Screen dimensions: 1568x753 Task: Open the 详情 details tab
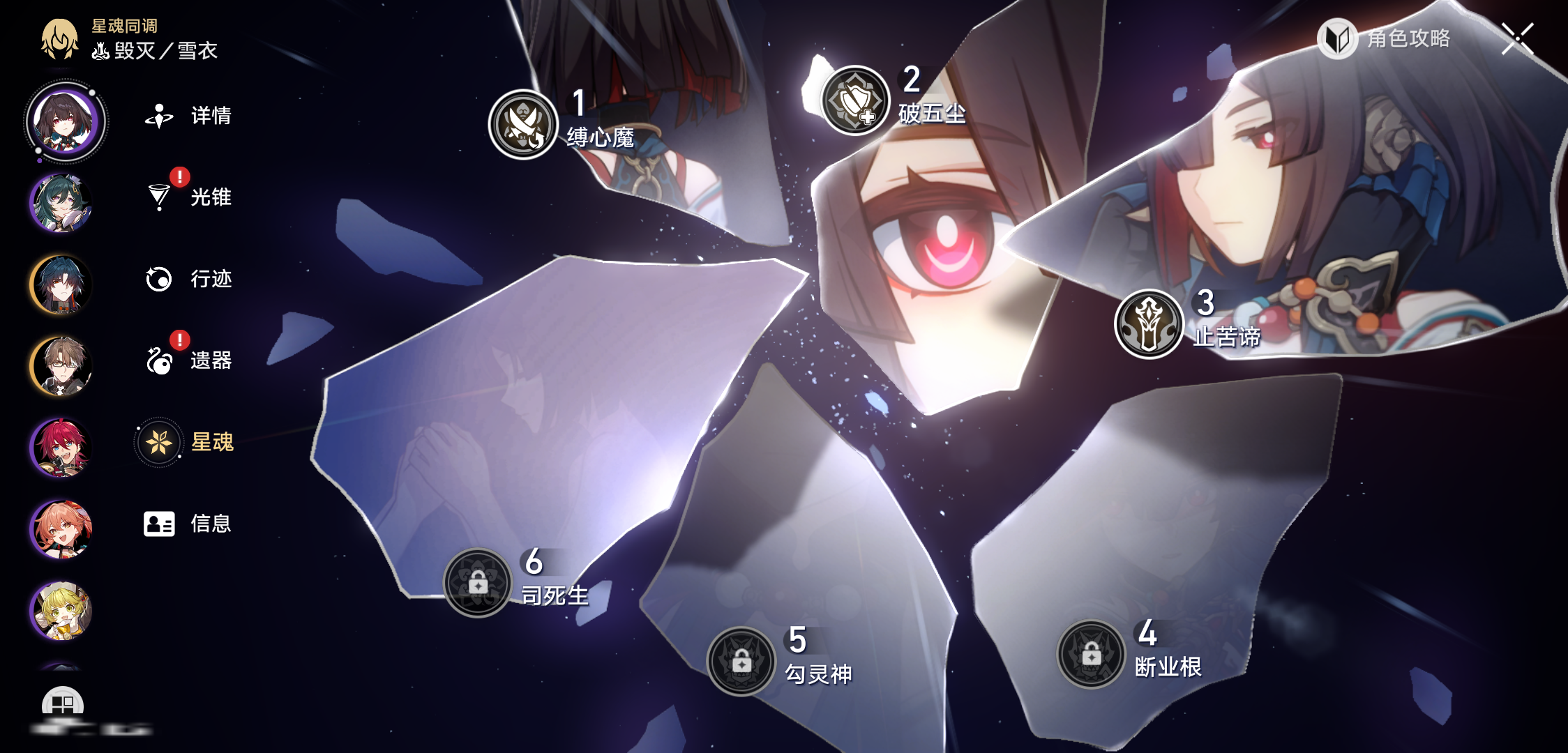point(188,116)
